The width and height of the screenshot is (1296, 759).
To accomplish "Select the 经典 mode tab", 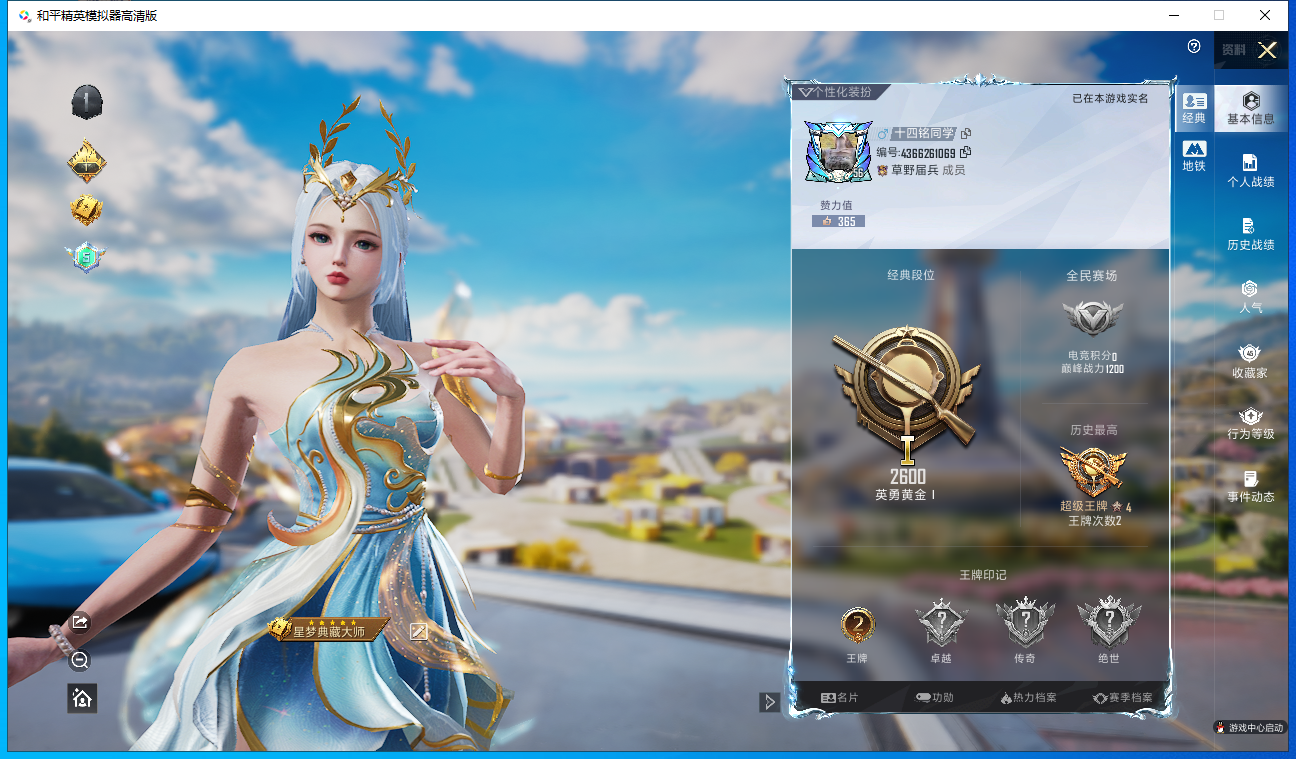I will coord(1194,108).
